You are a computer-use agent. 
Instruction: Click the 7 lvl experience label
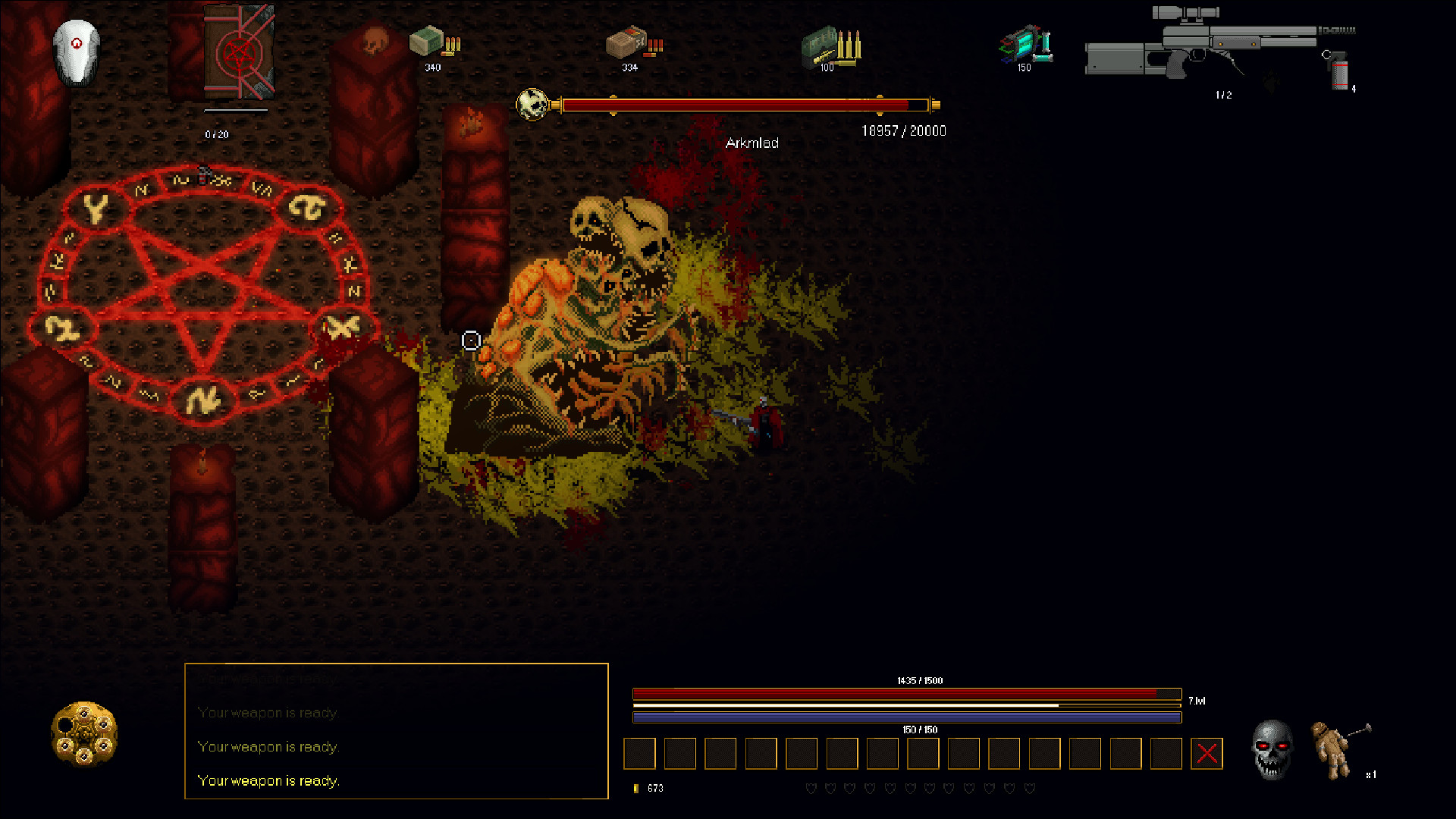[1196, 699]
